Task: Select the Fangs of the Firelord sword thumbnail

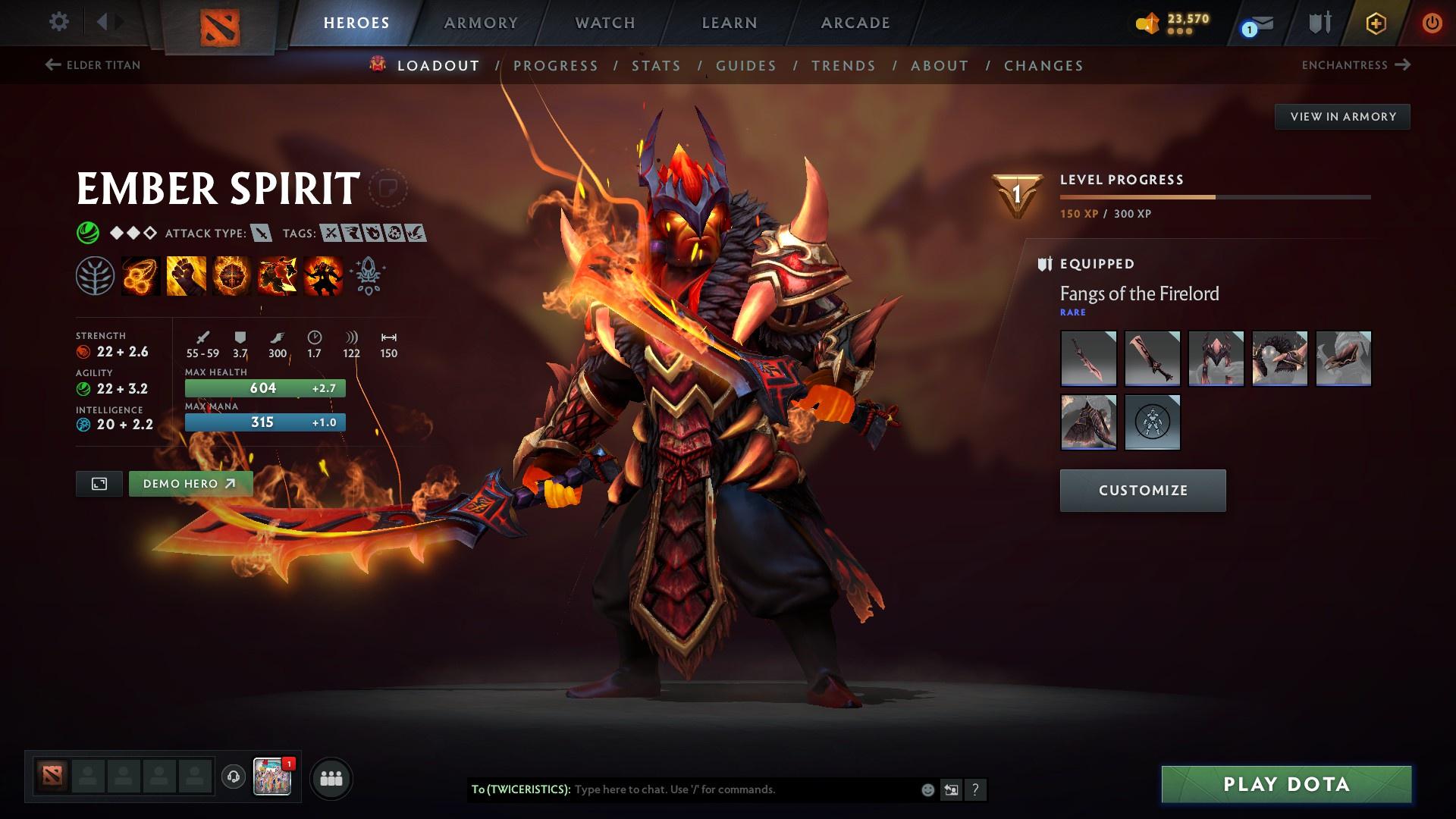Action: pyautogui.click(x=1088, y=358)
